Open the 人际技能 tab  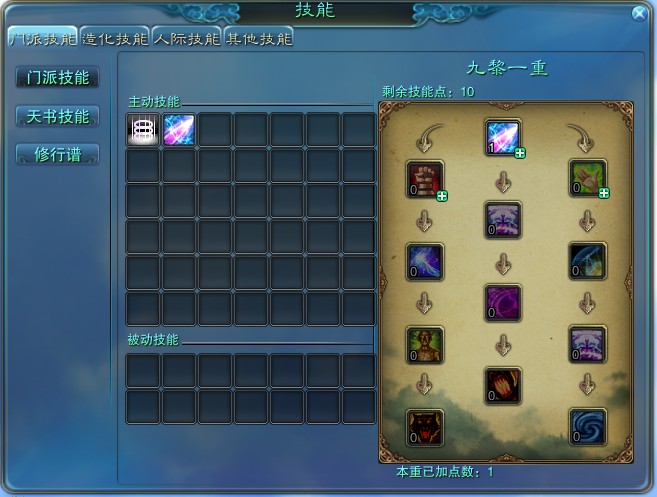click(187, 39)
